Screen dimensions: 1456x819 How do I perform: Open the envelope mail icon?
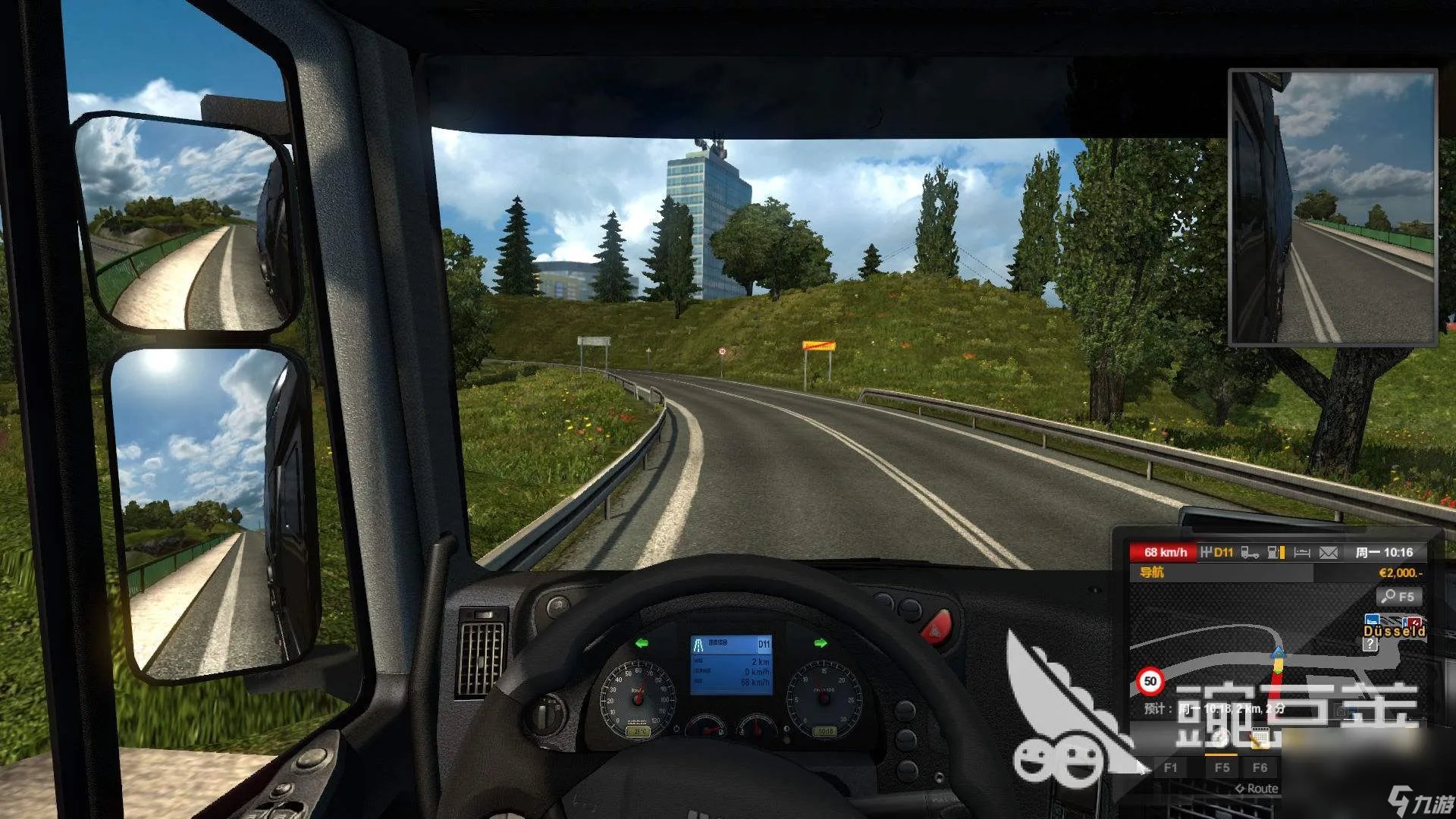pyautogui.click(x=1329, y=553)
